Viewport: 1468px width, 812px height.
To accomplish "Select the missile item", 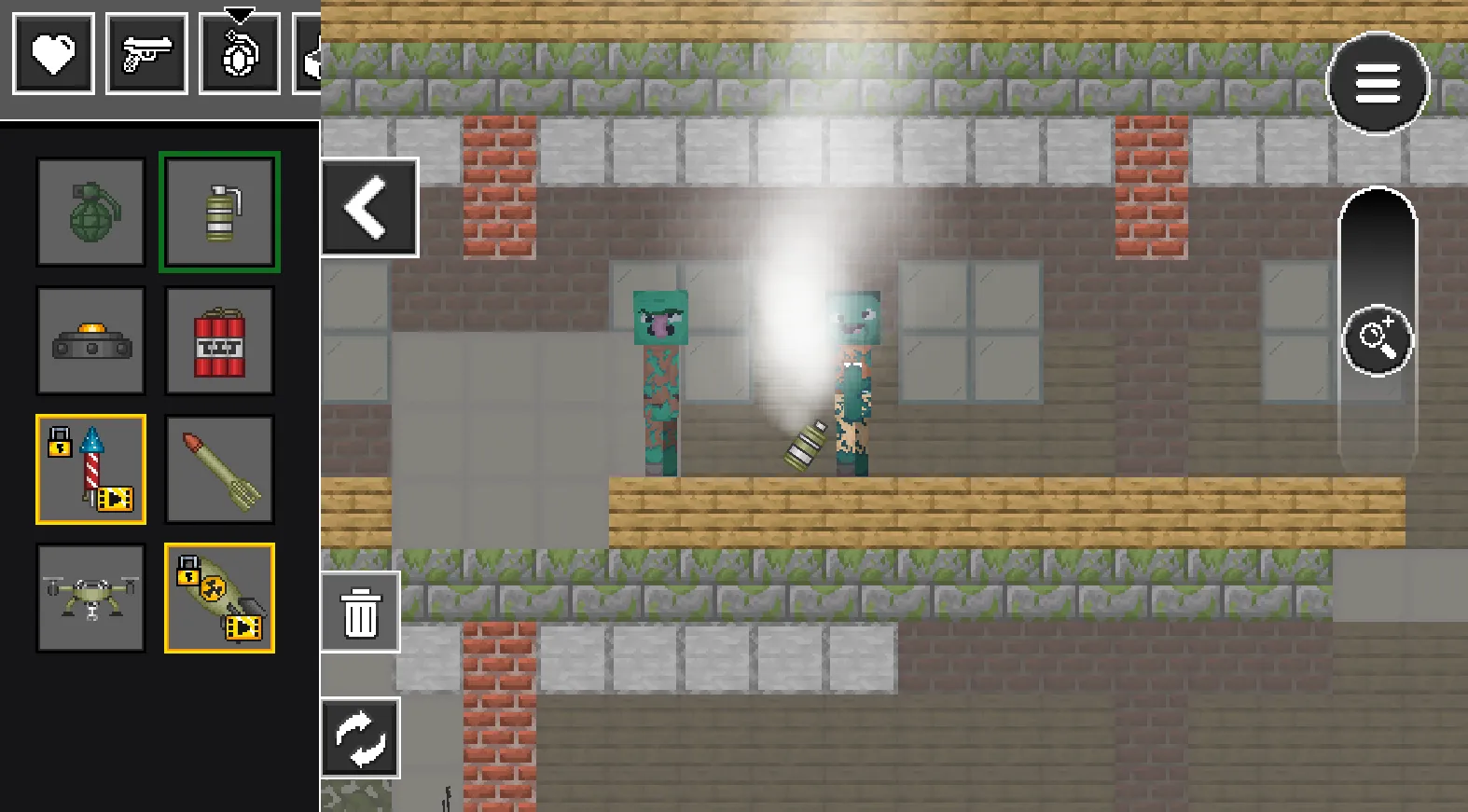I will coord(219,469).
